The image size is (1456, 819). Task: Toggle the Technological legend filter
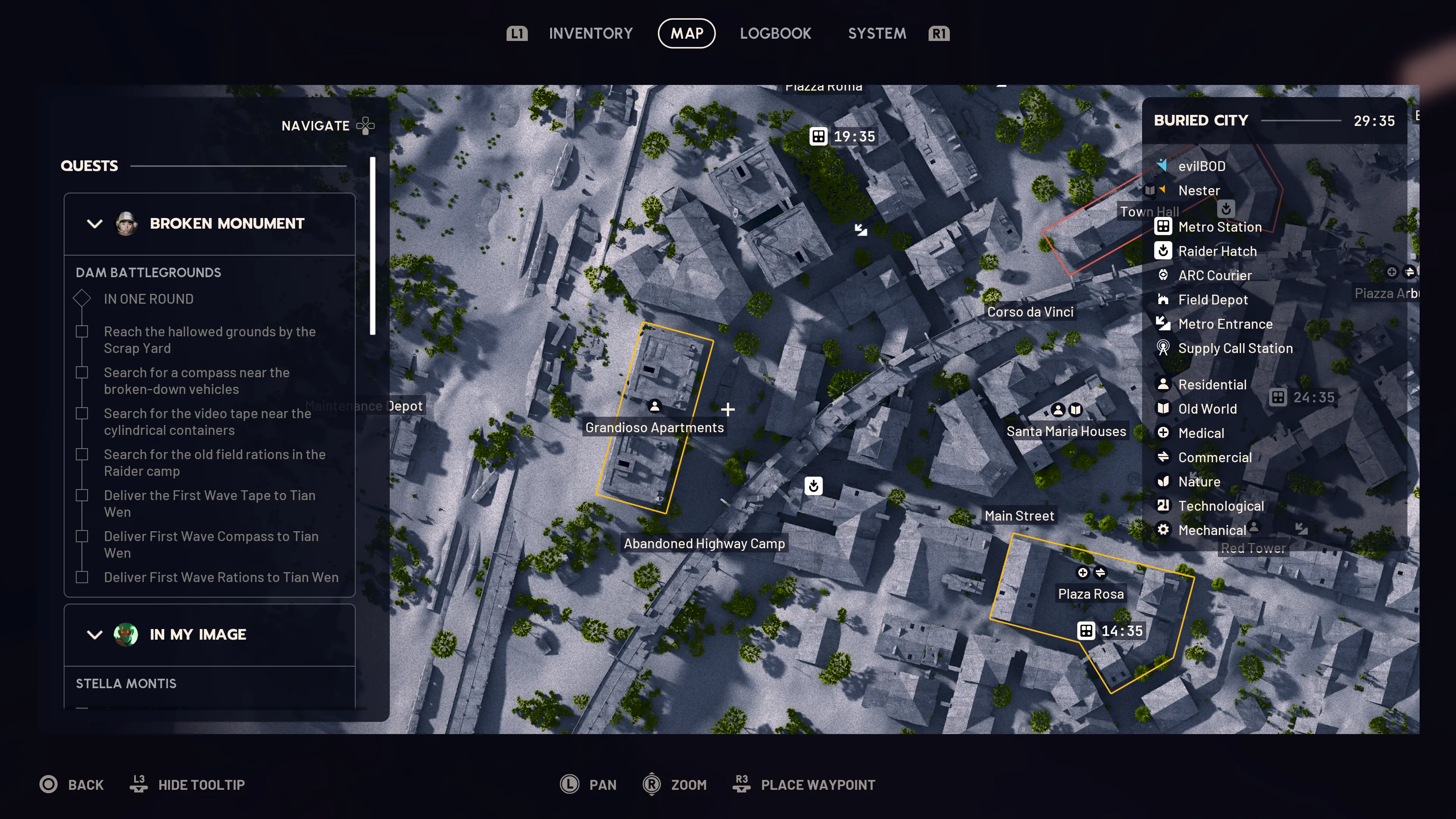1220,506
